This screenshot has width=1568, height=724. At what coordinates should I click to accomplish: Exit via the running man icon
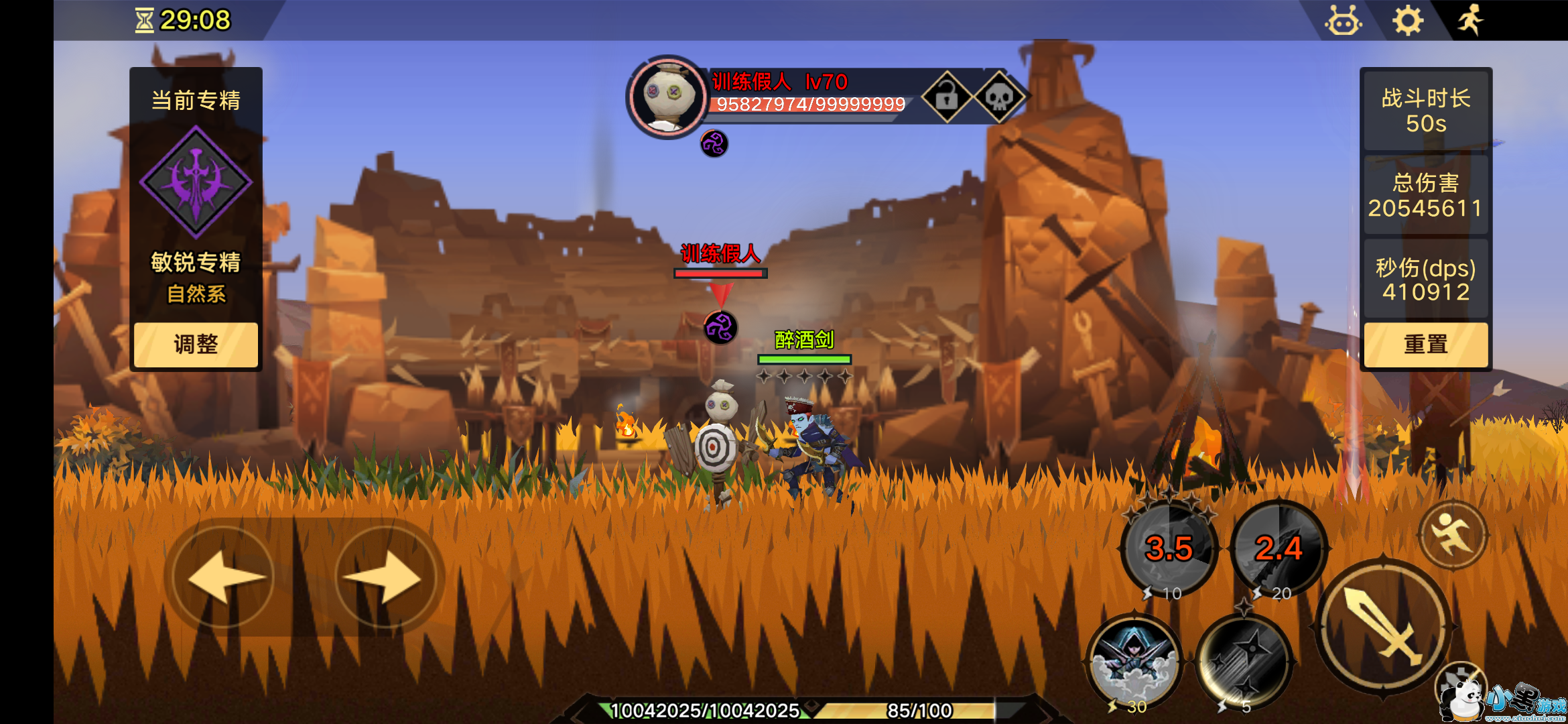[x=1471, y=20]
